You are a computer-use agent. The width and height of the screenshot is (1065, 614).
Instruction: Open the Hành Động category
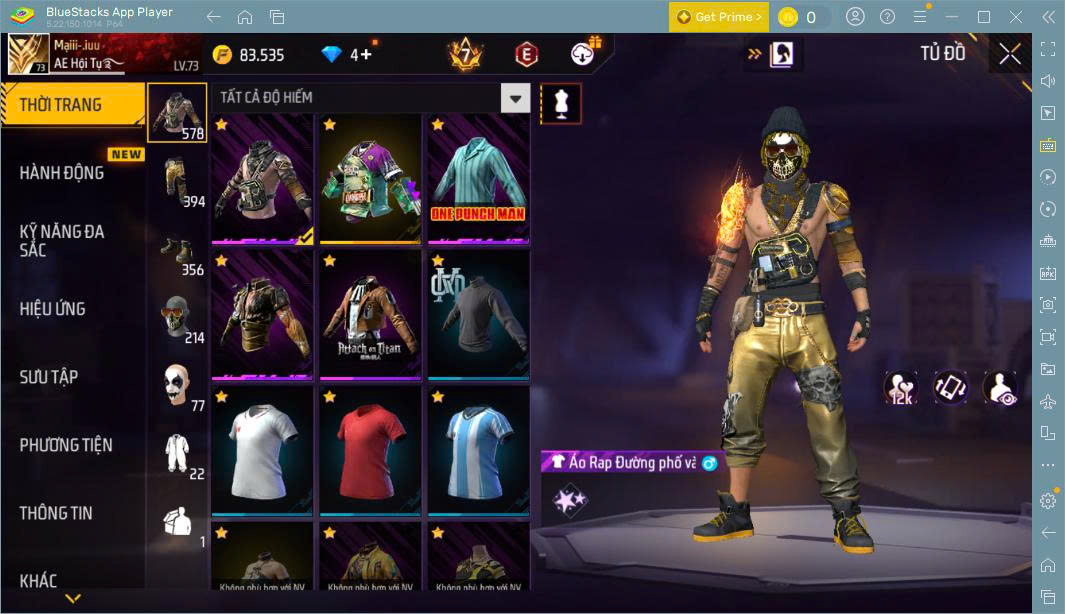pyautogui.click(x=62, y=173)
